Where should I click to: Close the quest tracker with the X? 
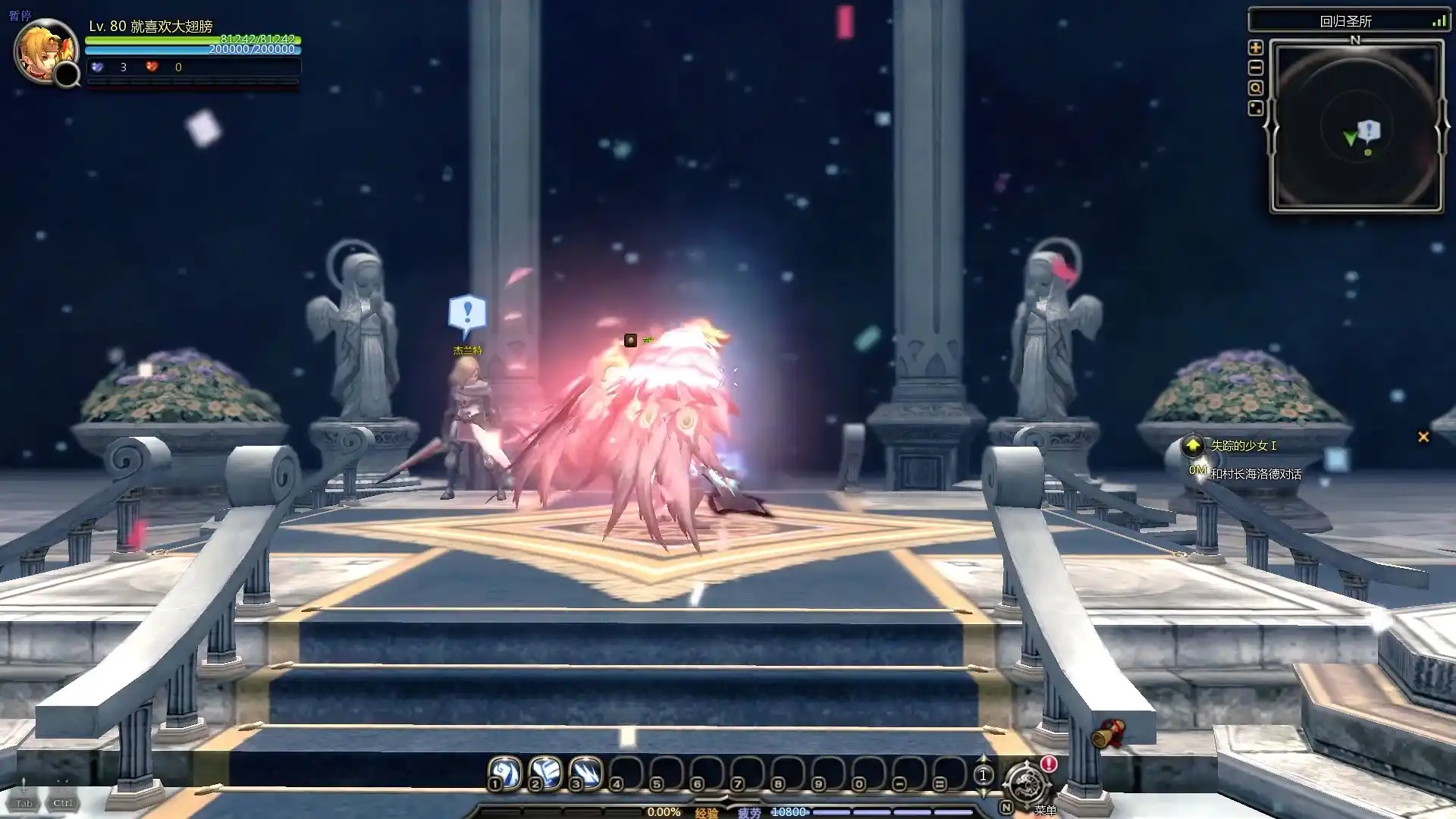pos(1423,437)
